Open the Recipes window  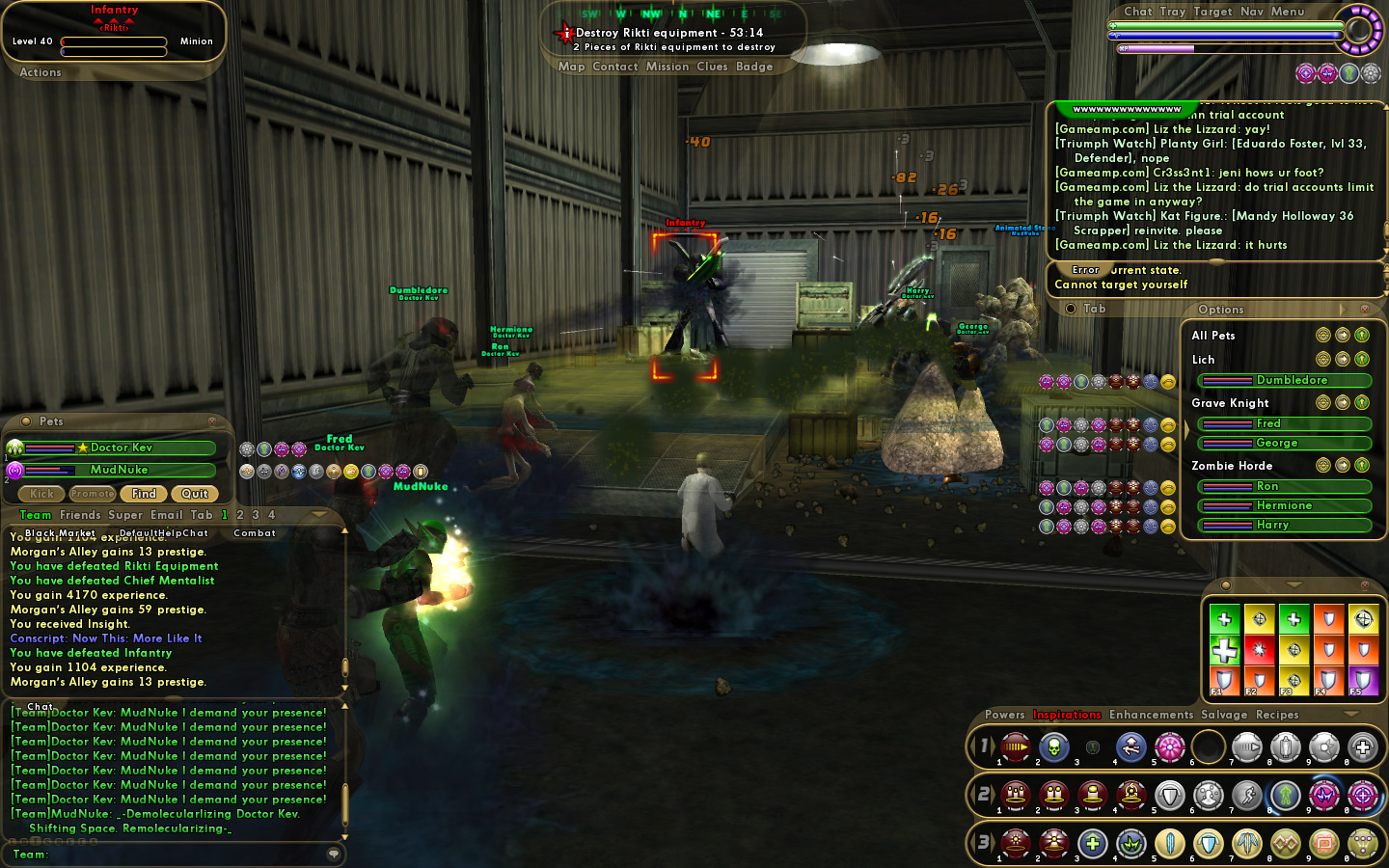coord(1277,715)
